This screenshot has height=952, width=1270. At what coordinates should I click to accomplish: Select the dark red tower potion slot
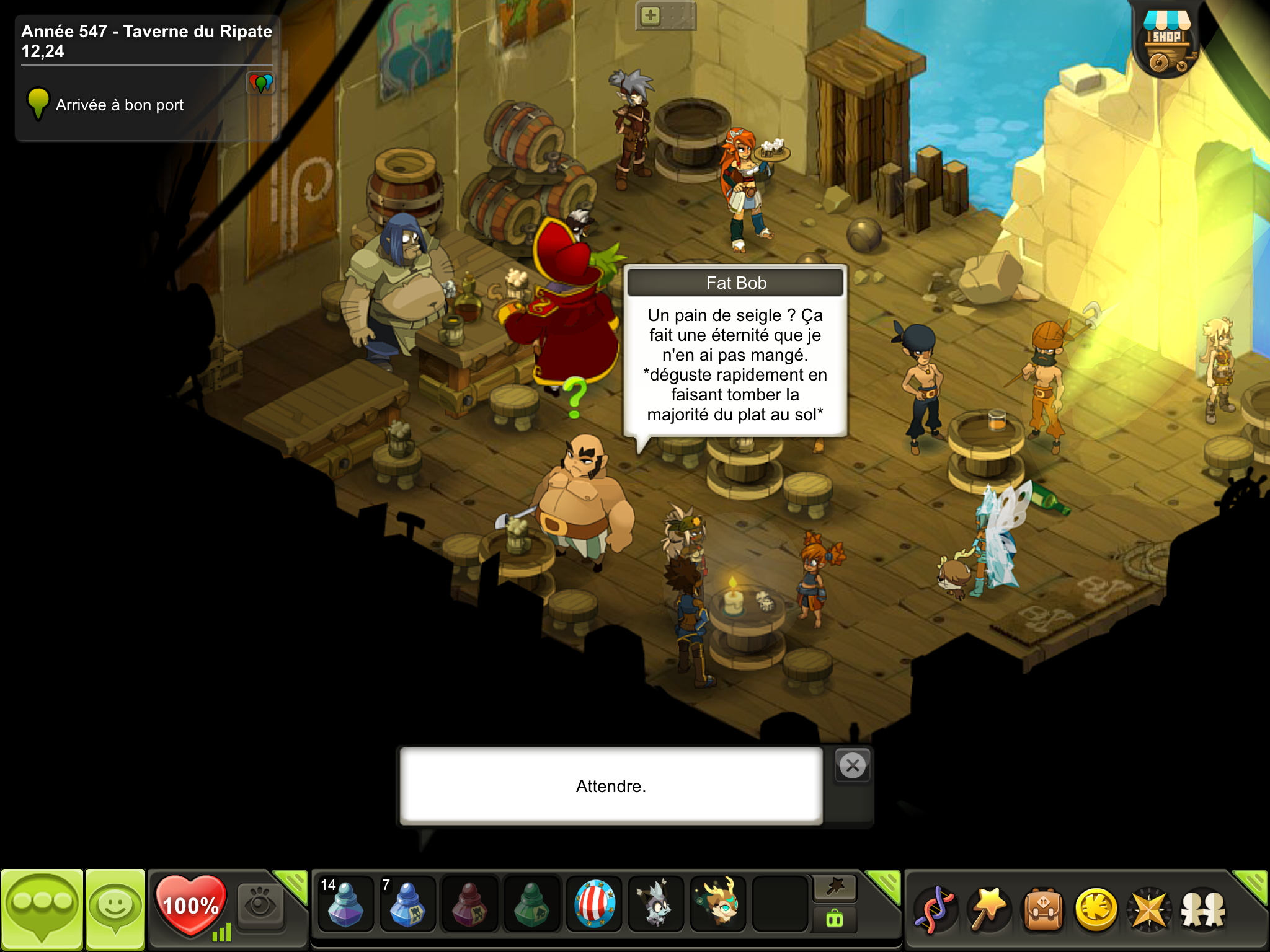coord(469,904)
